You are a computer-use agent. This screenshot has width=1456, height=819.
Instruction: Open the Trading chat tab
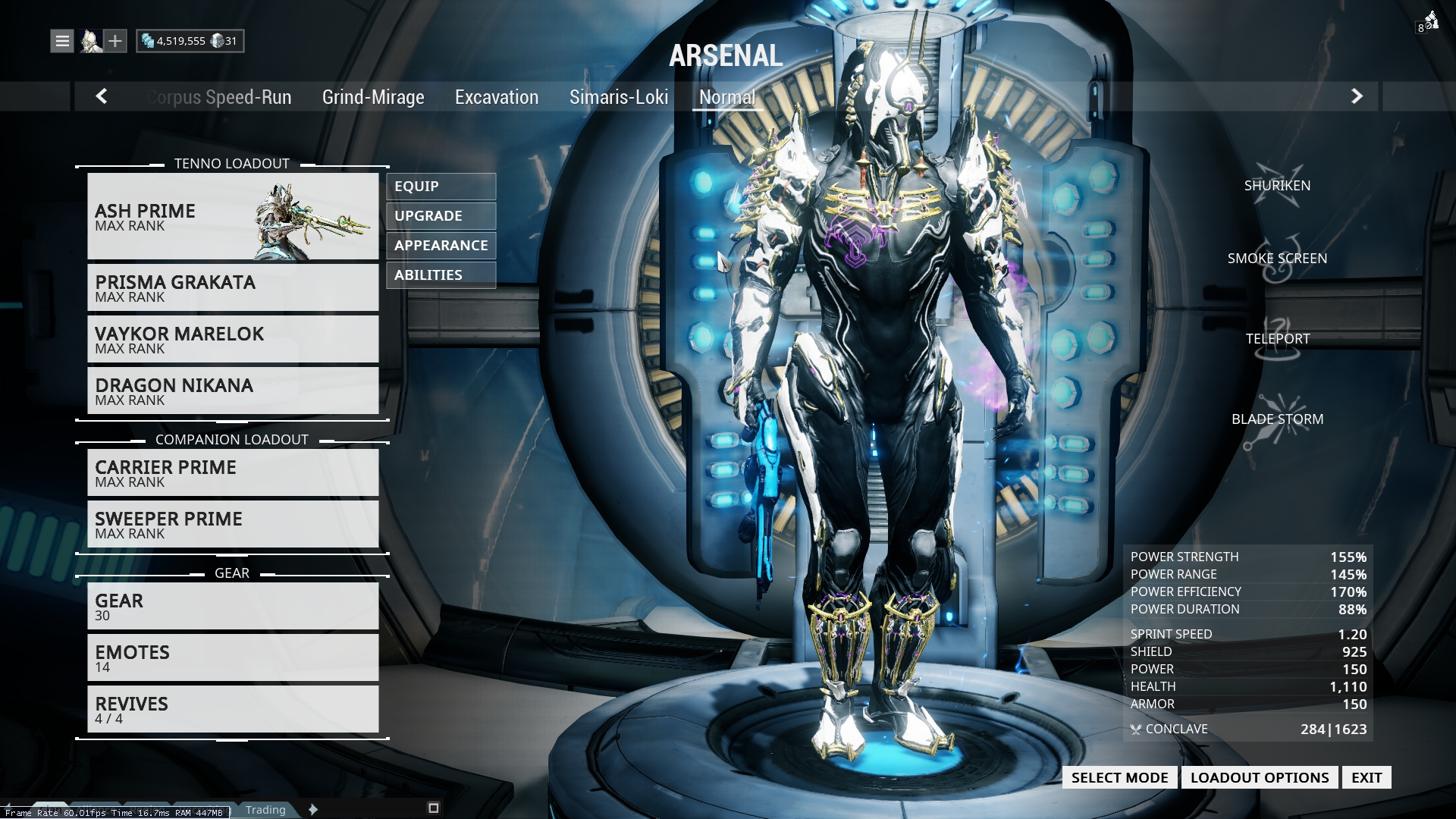(x=265, y=810)
